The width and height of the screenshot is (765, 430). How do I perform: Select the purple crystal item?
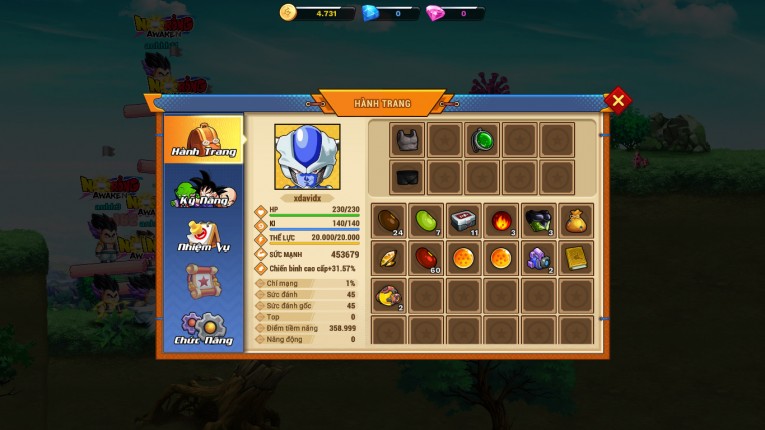(x=538, y=258)
